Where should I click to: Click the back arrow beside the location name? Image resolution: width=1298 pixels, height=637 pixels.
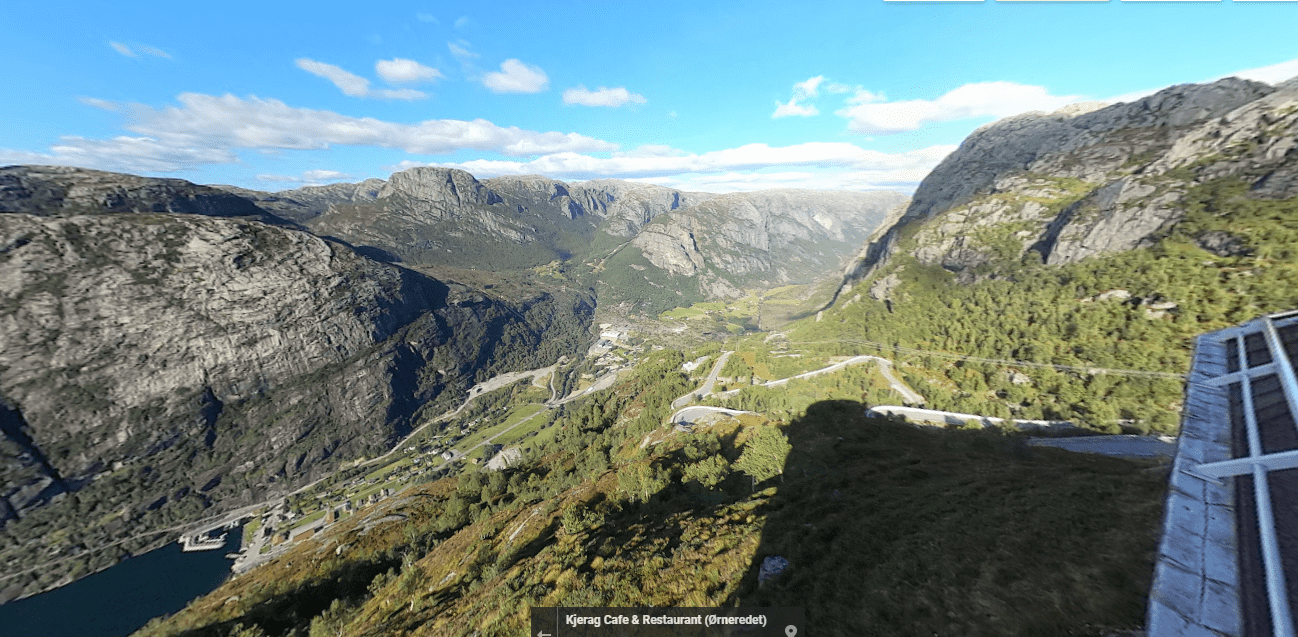click(545, 630)
